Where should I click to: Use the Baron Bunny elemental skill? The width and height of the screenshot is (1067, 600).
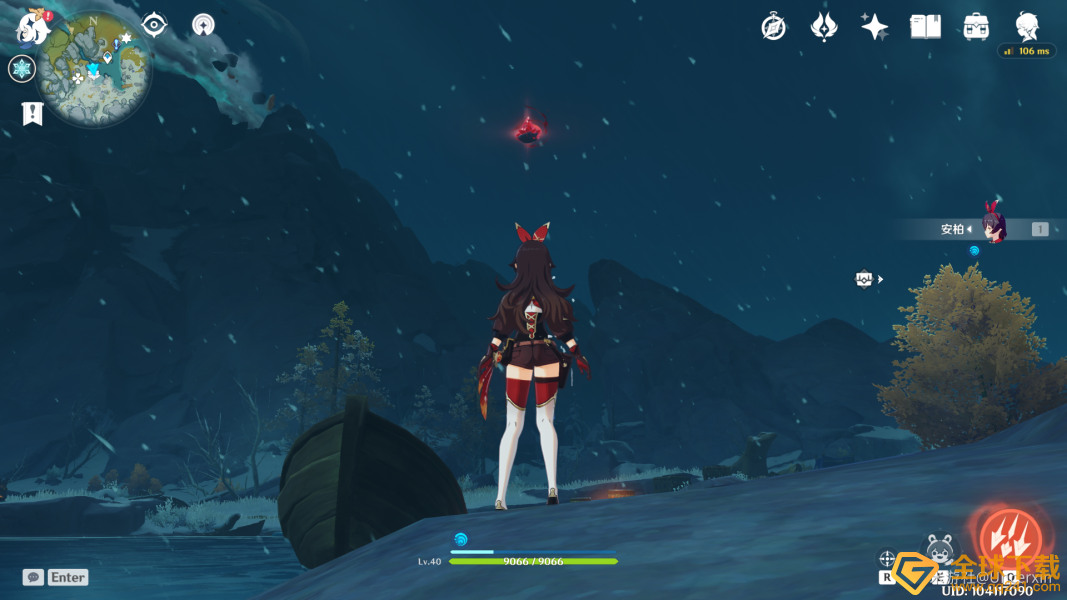pyautogui.click(x=939, y=550)
